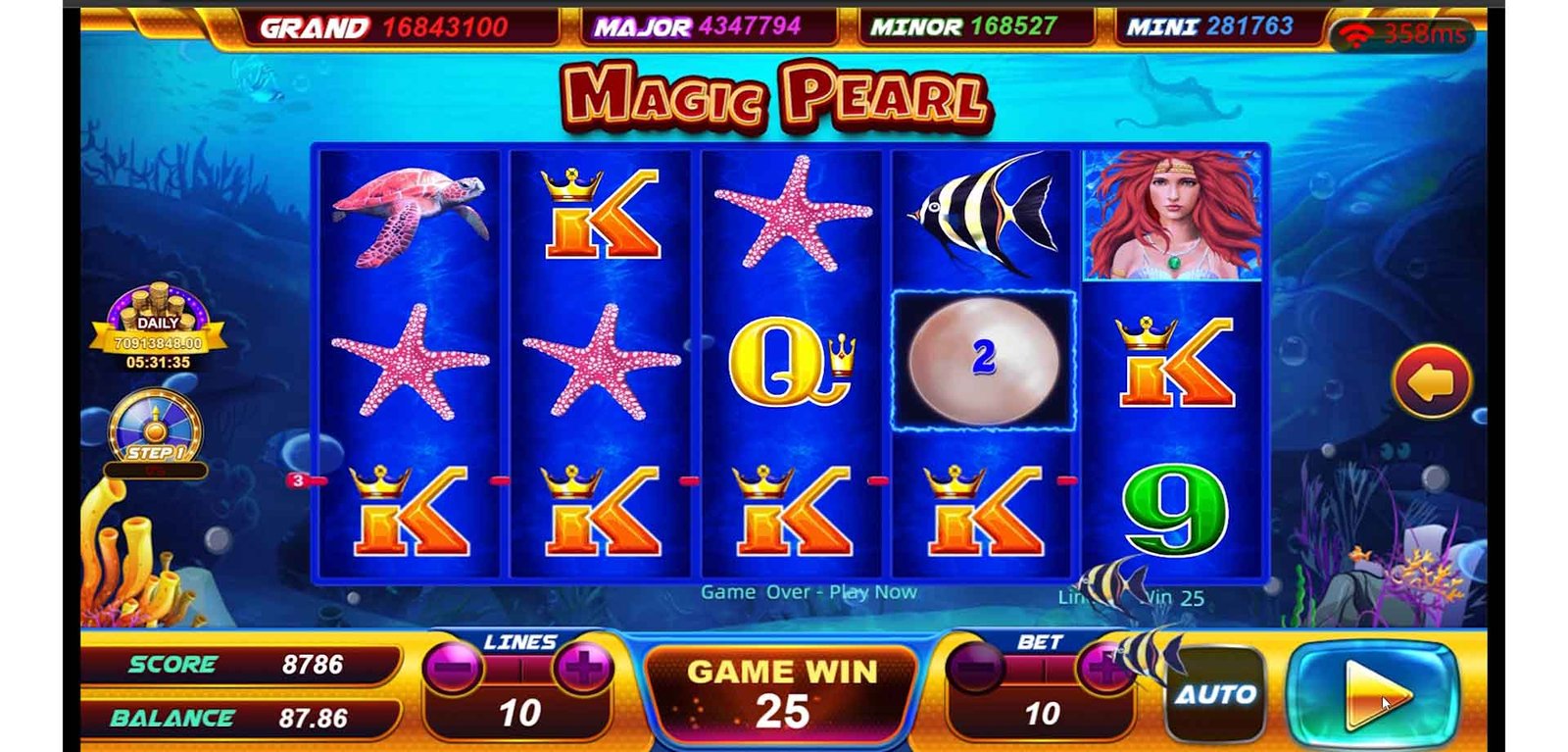Increase the number of lines
The height and width of the screenshot is (752, 1568).
coord(583,670)
